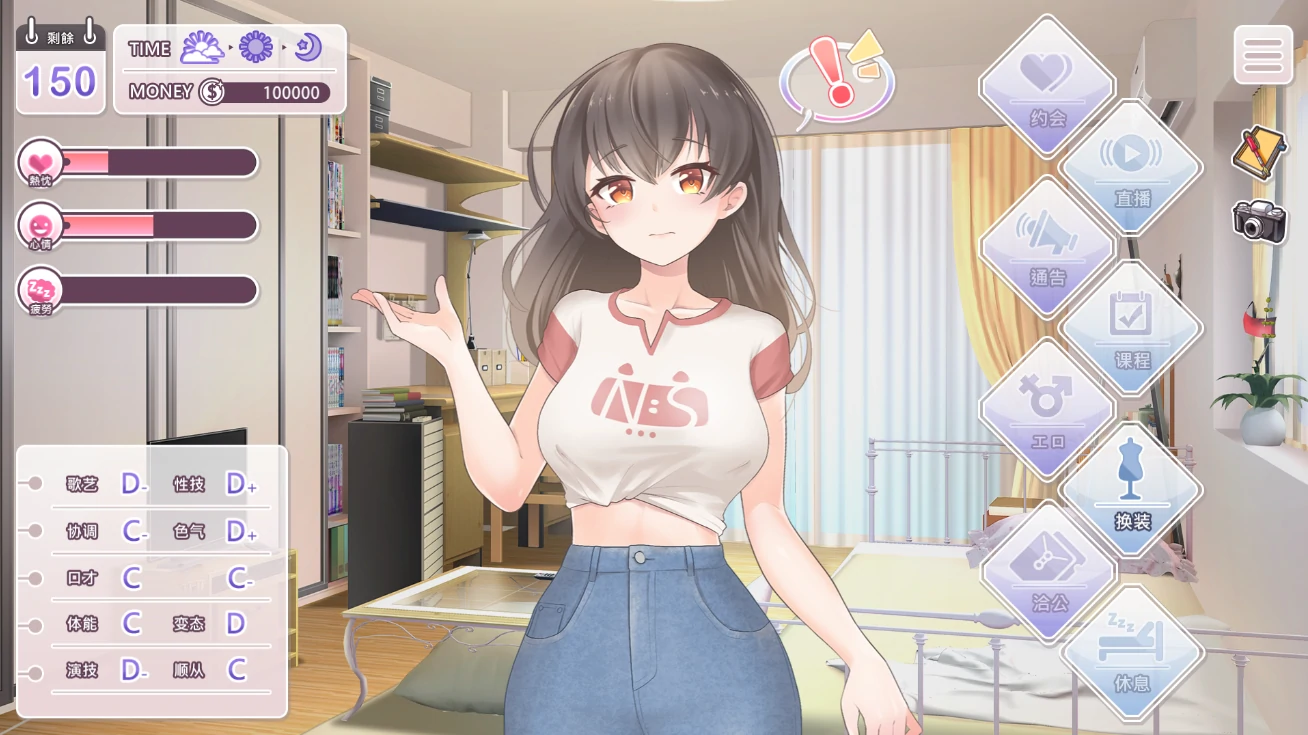
Task: Open the hamburger menu
Action: click(x=1263, y=54)
